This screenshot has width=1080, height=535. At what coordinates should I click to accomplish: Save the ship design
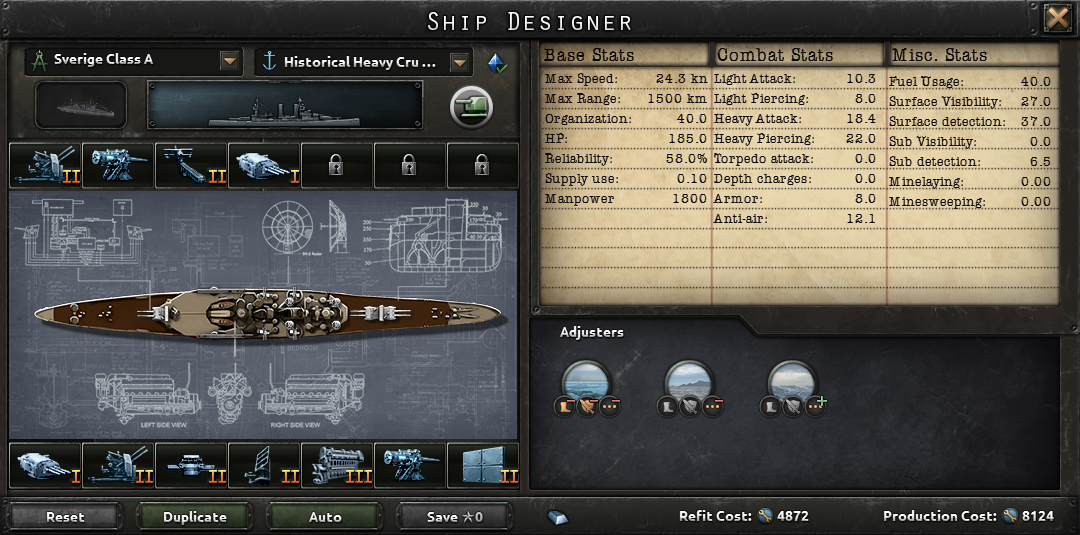click(x=455, y=517)
